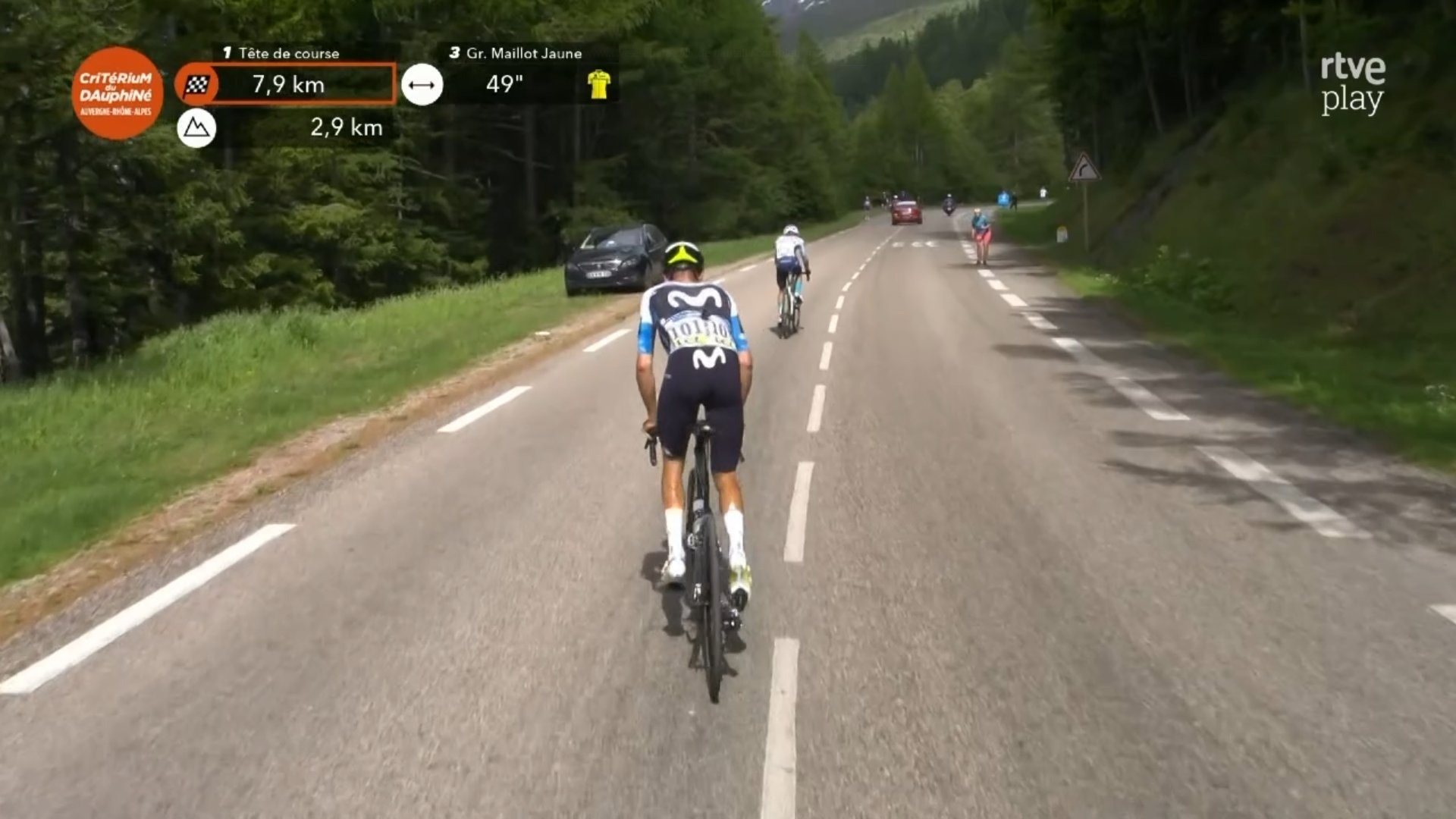
Task: Click the yellow jersey icon
Action: [598, 84]
